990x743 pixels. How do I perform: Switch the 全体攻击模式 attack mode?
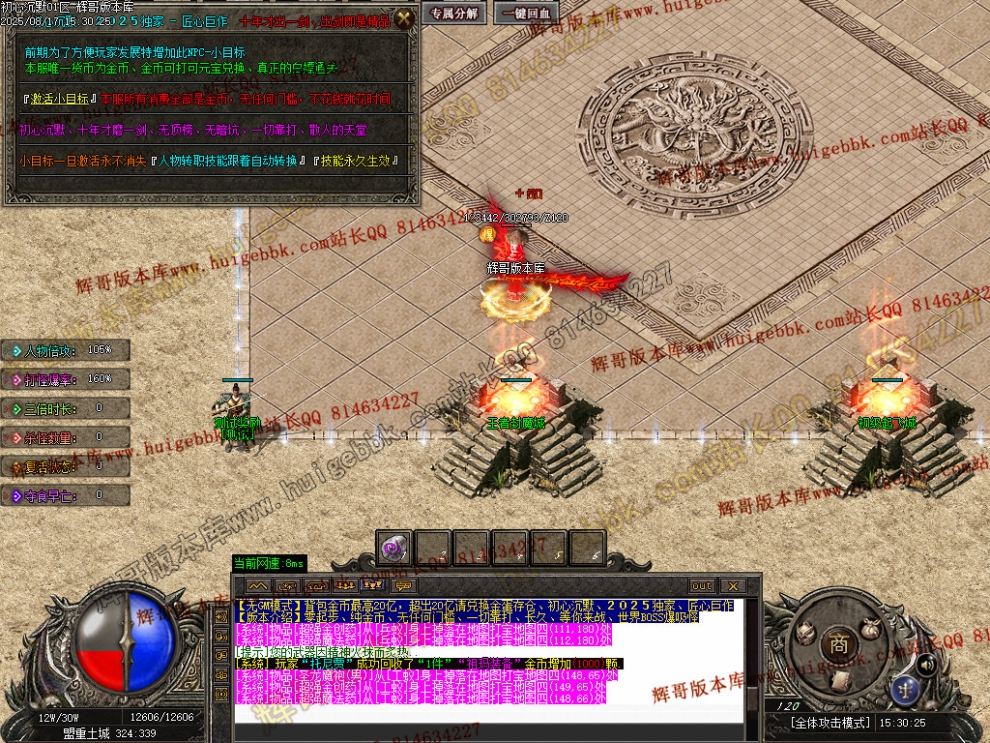coord(830,722)
